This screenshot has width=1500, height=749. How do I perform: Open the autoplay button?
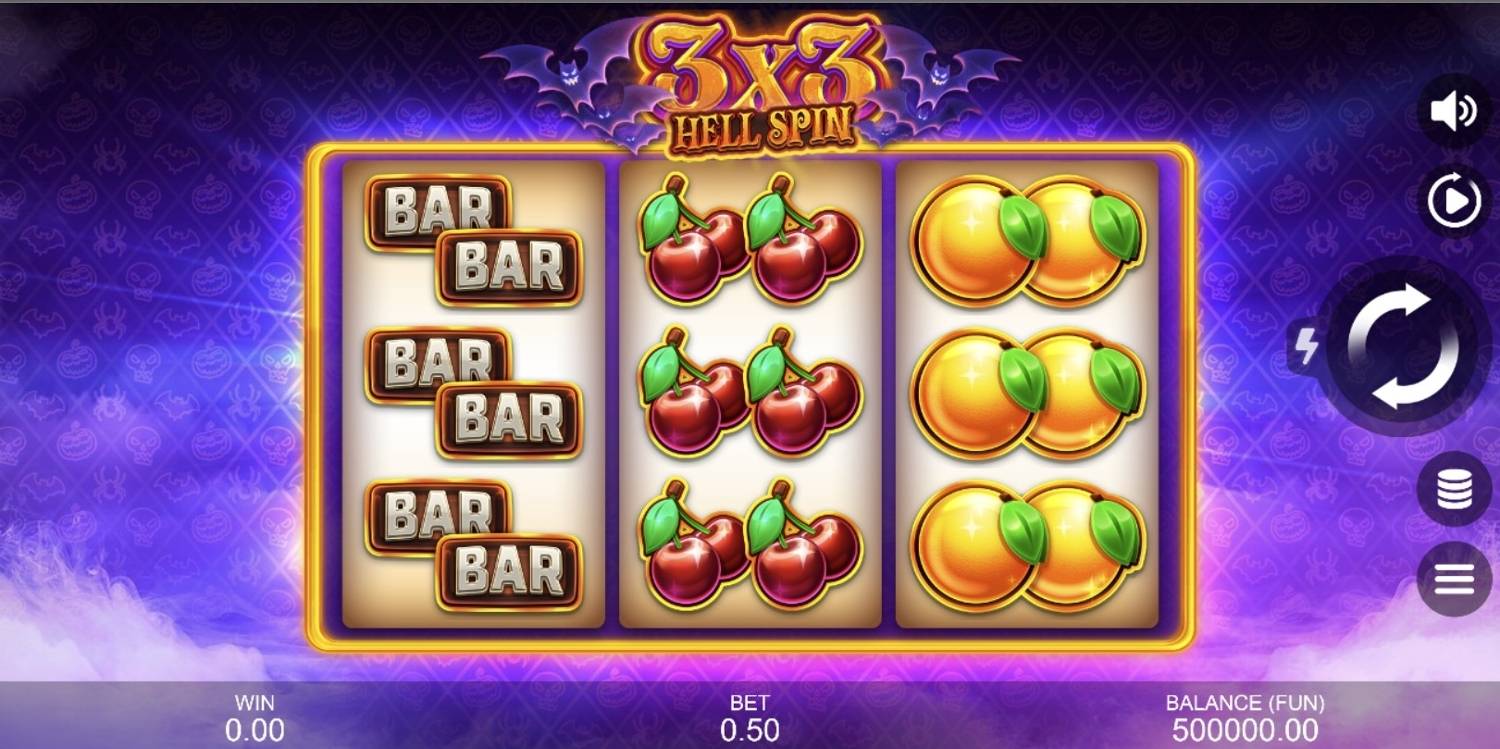click(x=1454, y=203)
